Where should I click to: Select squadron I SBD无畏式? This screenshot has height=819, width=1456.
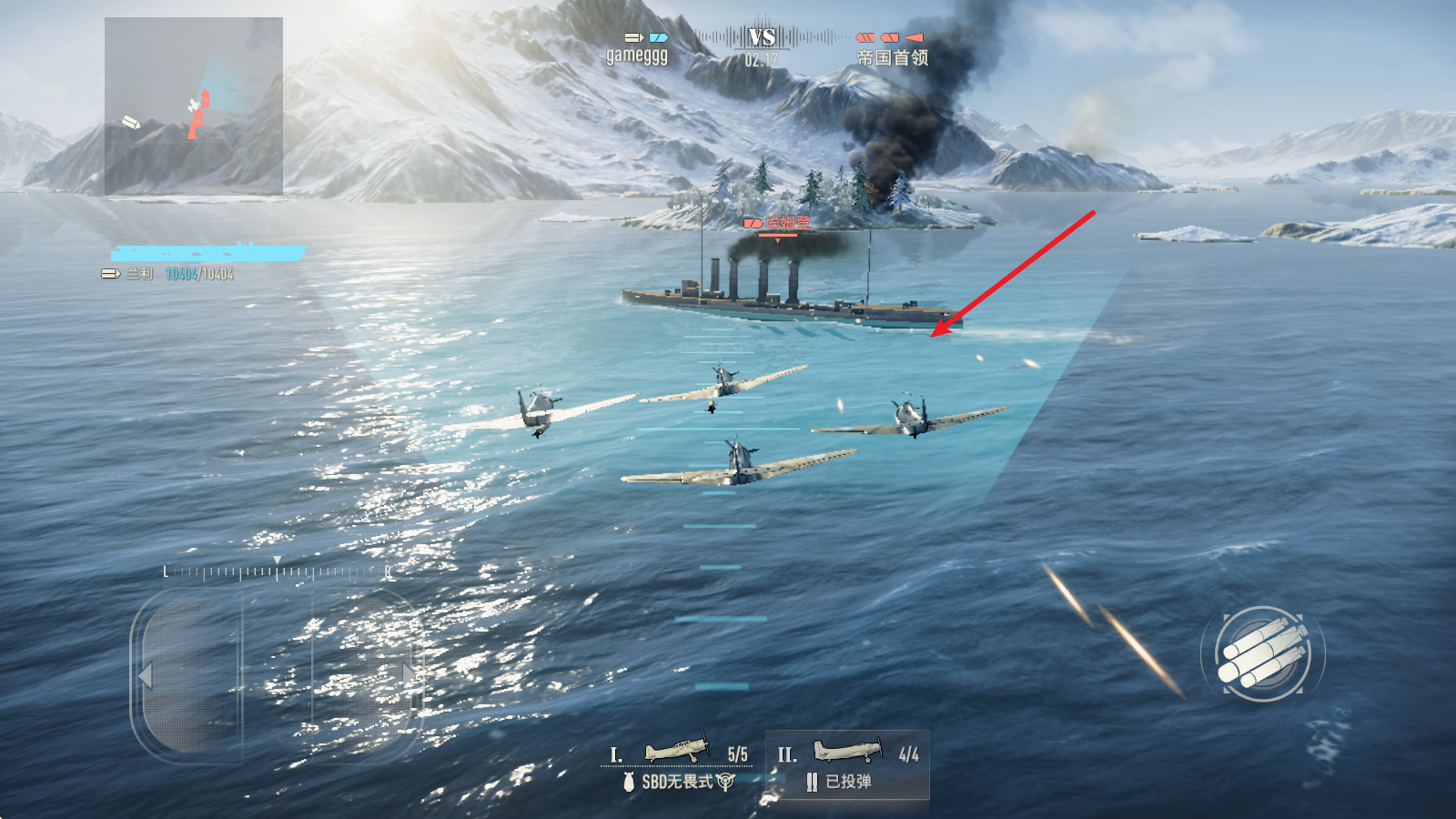pos(679,765)
